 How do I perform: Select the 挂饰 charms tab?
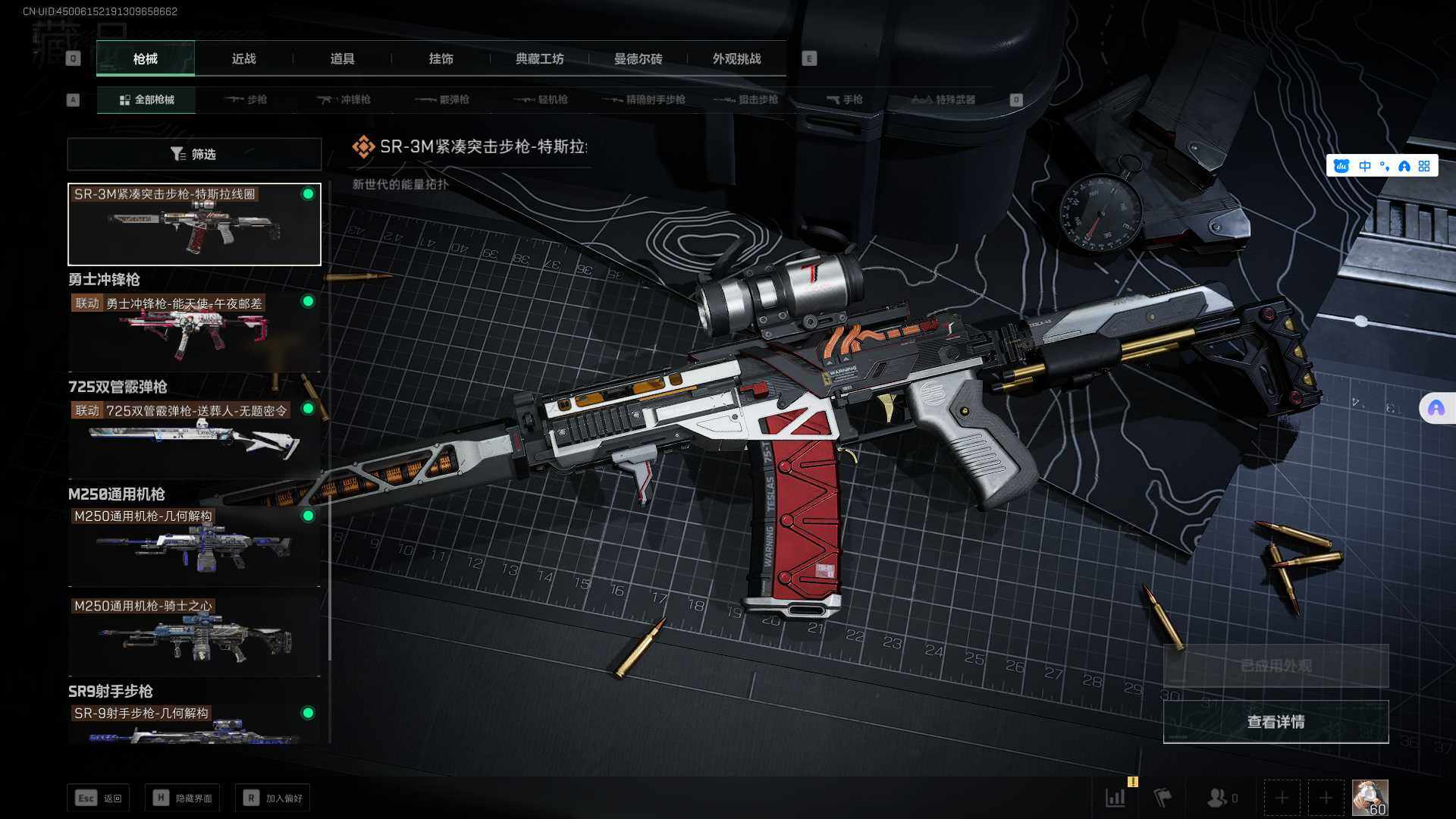tap(441, 59)
